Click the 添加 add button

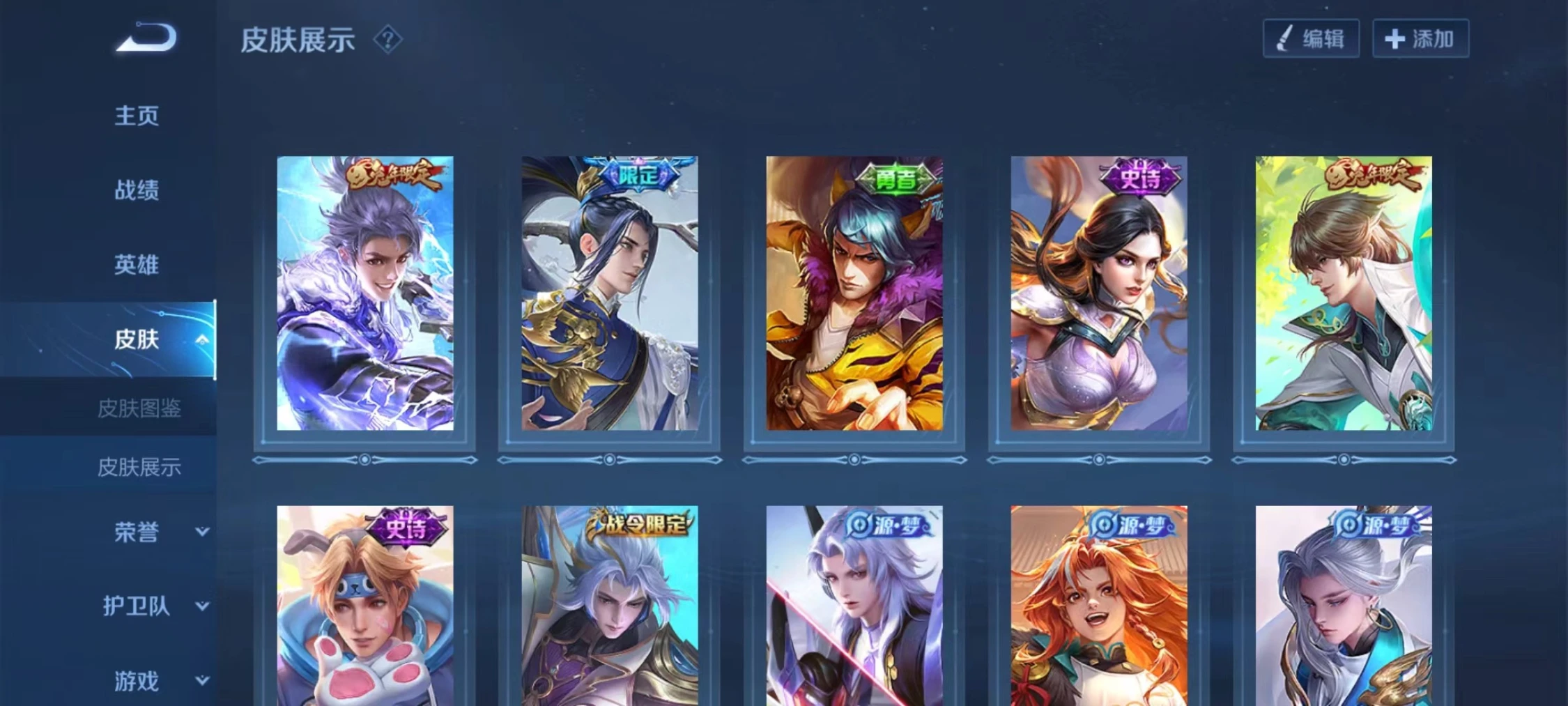[x=1420, y=38]
